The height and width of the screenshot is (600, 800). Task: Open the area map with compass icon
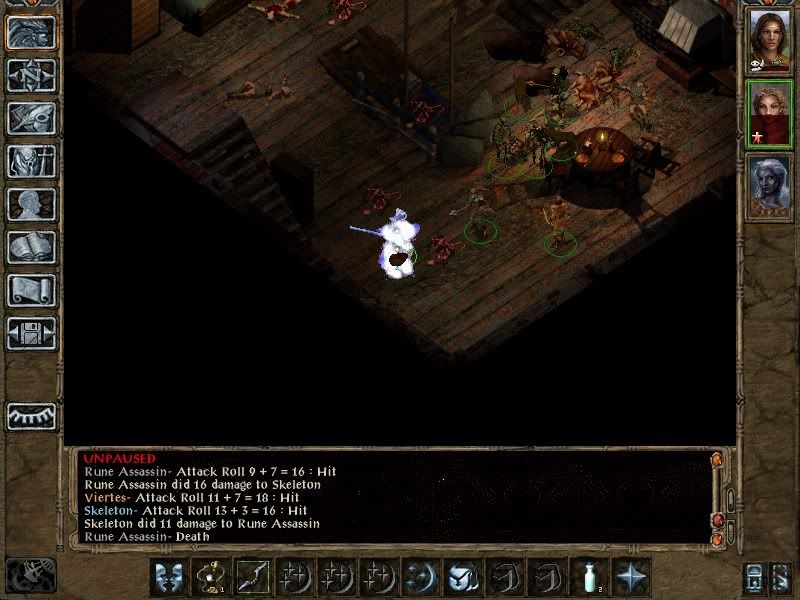coord(31,75)
